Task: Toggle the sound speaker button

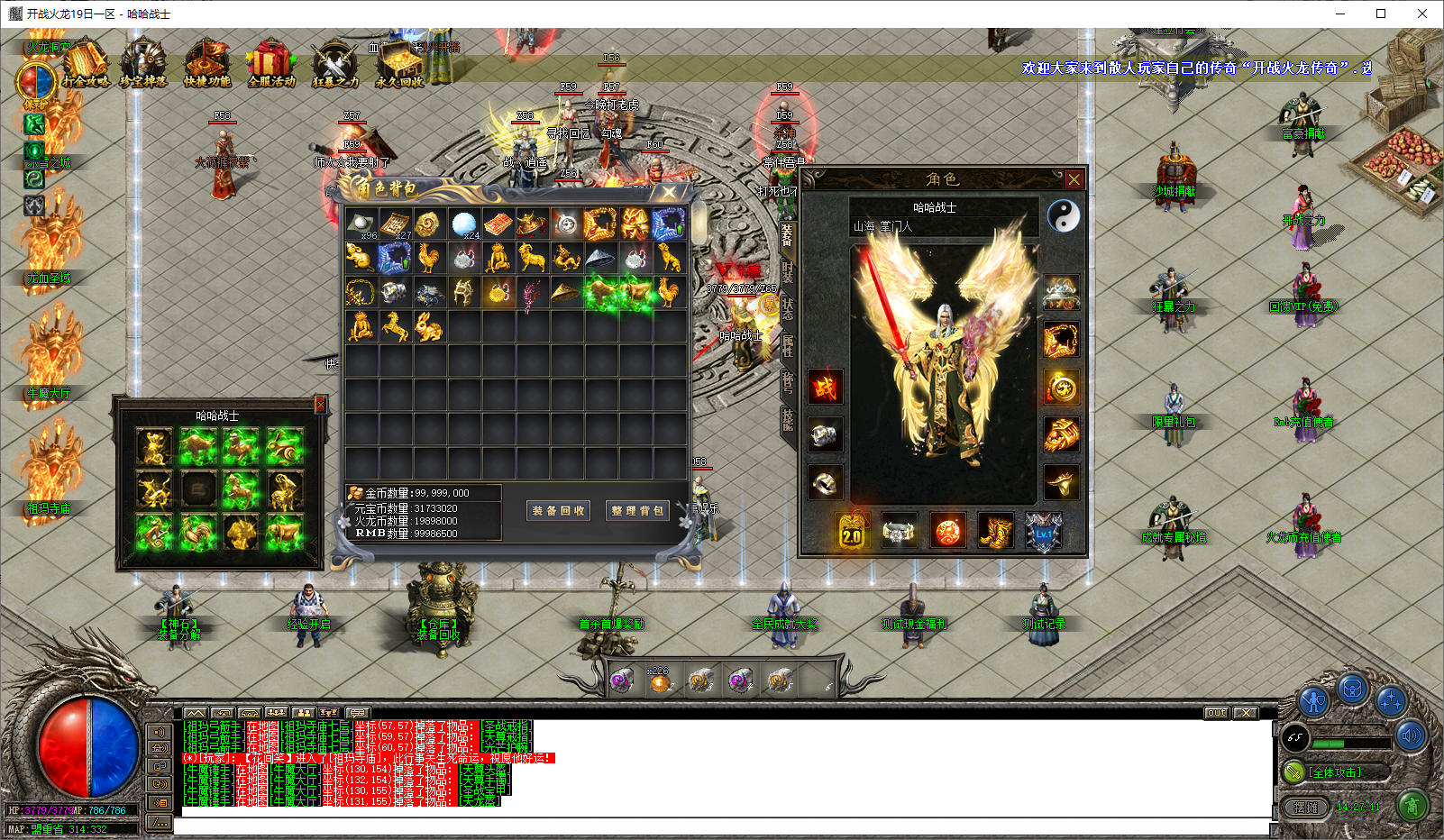Action: (x=1411, y=736)
